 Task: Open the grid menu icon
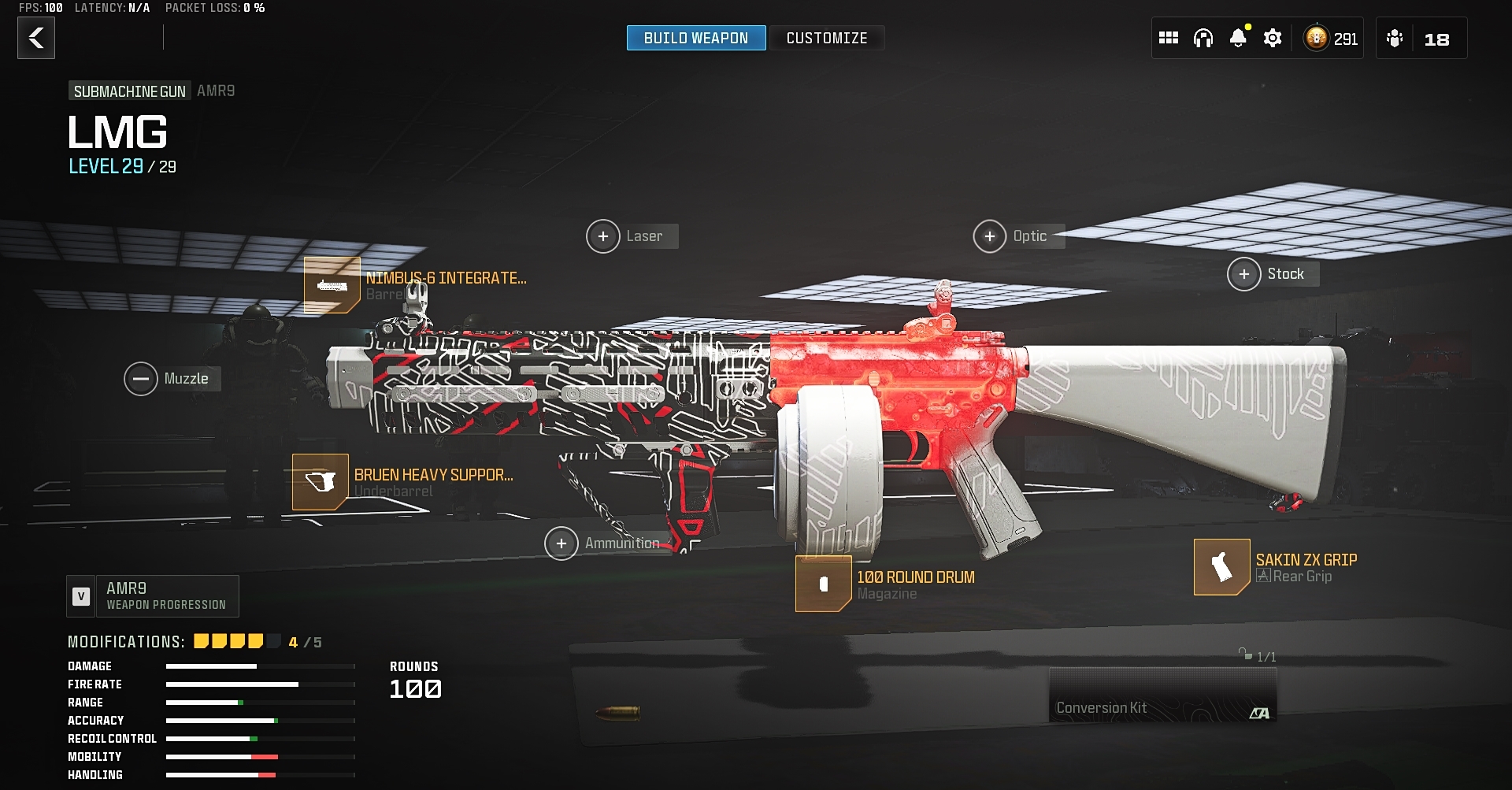tap(1168, 38)
